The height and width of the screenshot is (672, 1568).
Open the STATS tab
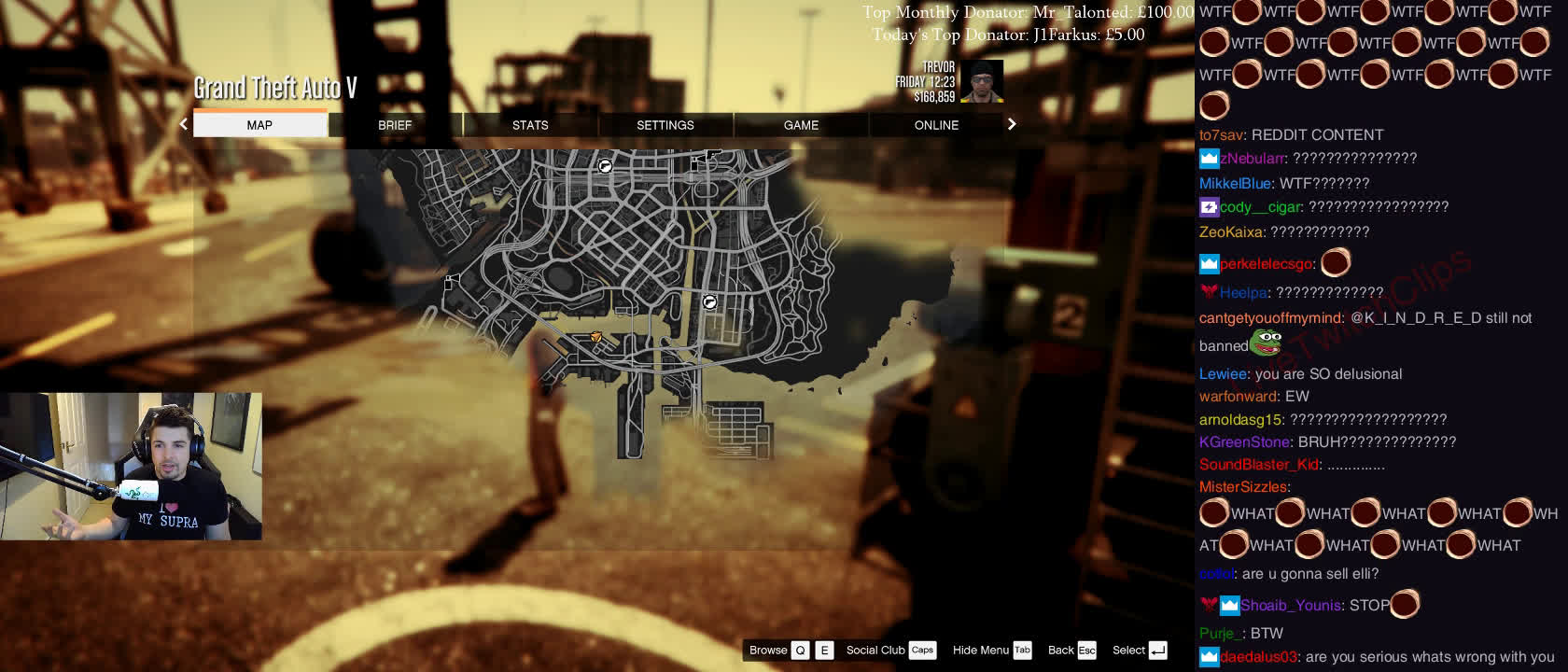click(x=530, y=125)
